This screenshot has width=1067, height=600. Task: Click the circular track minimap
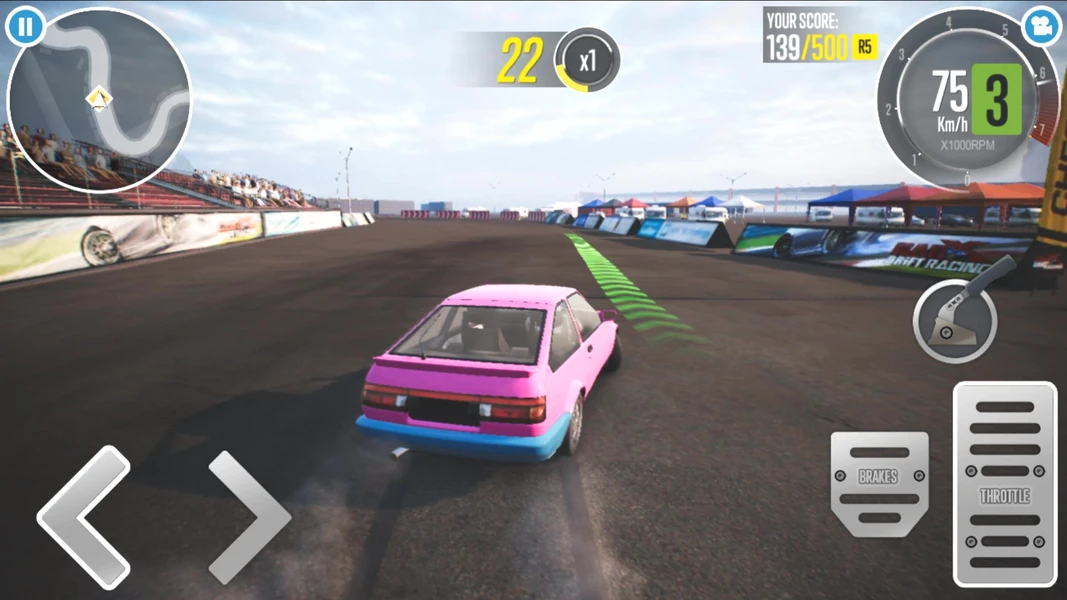[x=99, y=100]
